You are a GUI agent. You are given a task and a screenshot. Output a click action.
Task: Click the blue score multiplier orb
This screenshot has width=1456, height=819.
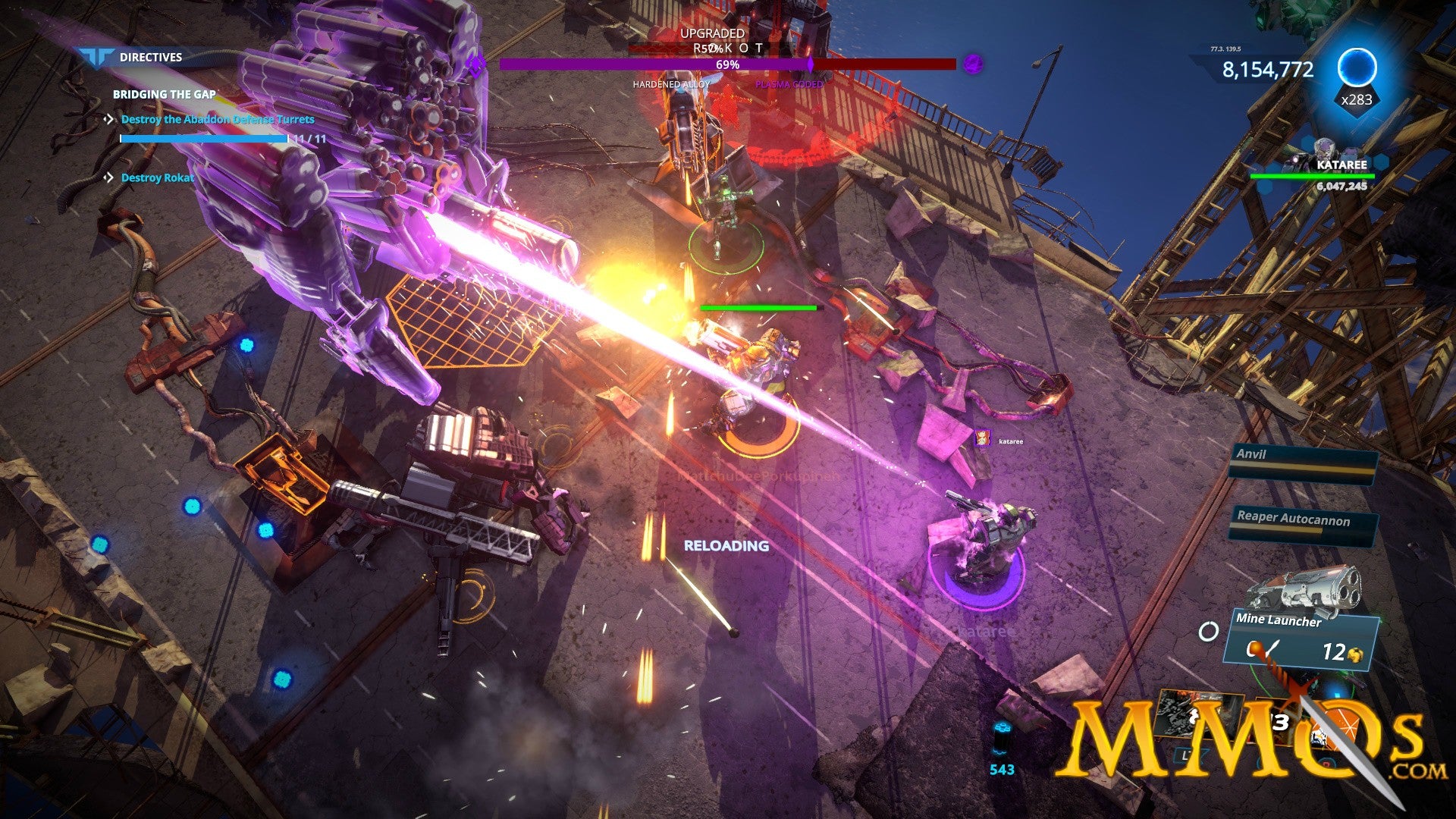click(x=1356, y=68)
